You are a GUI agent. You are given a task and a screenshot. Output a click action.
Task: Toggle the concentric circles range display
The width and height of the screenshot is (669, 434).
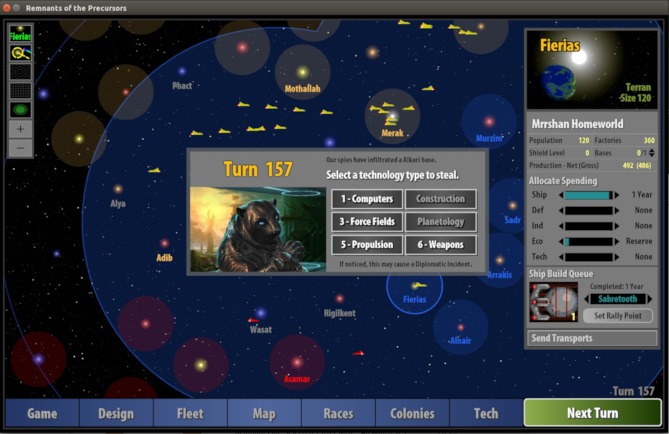click(20, 72)
